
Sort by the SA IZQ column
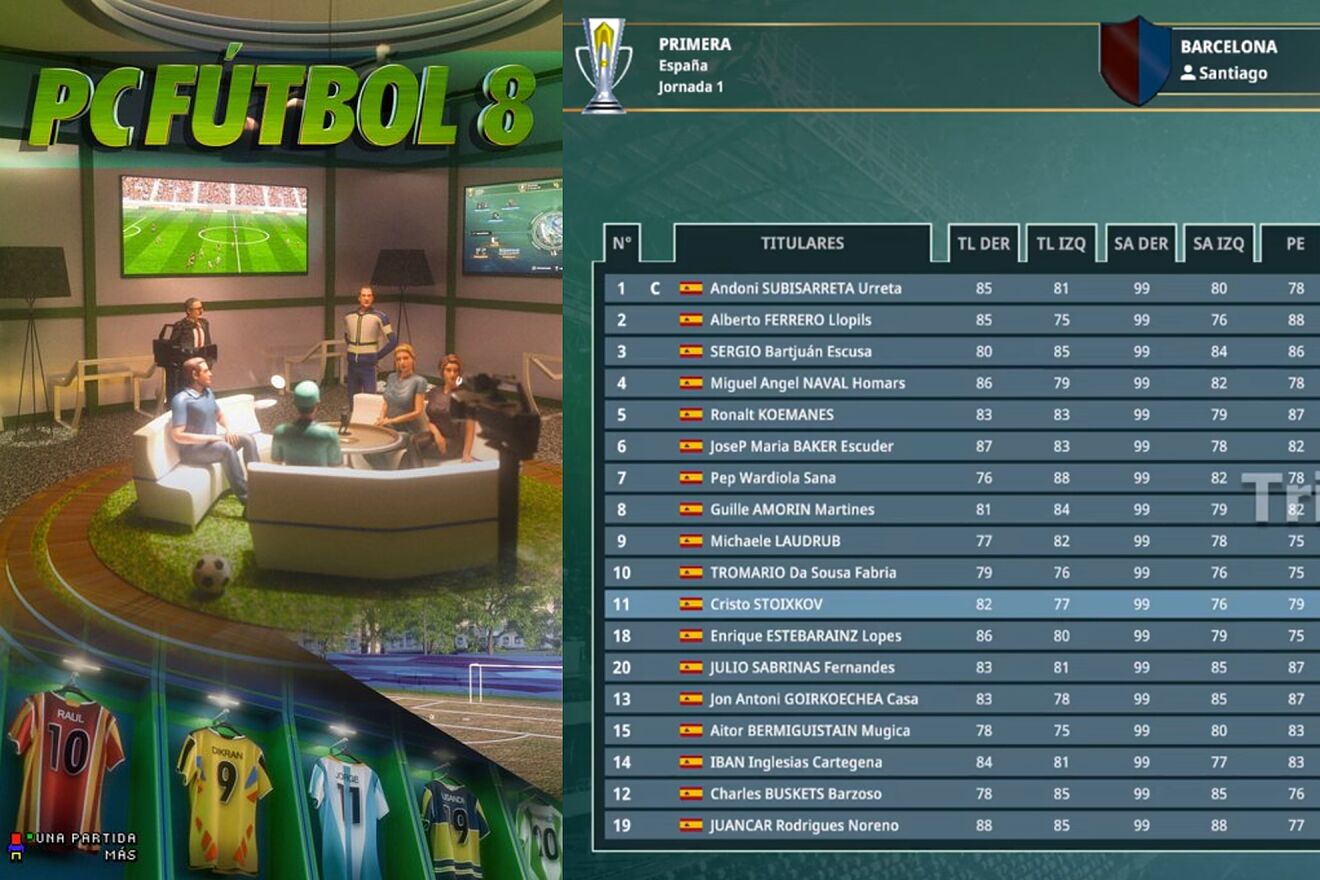pyautogui.click(x=1218, y=243)
